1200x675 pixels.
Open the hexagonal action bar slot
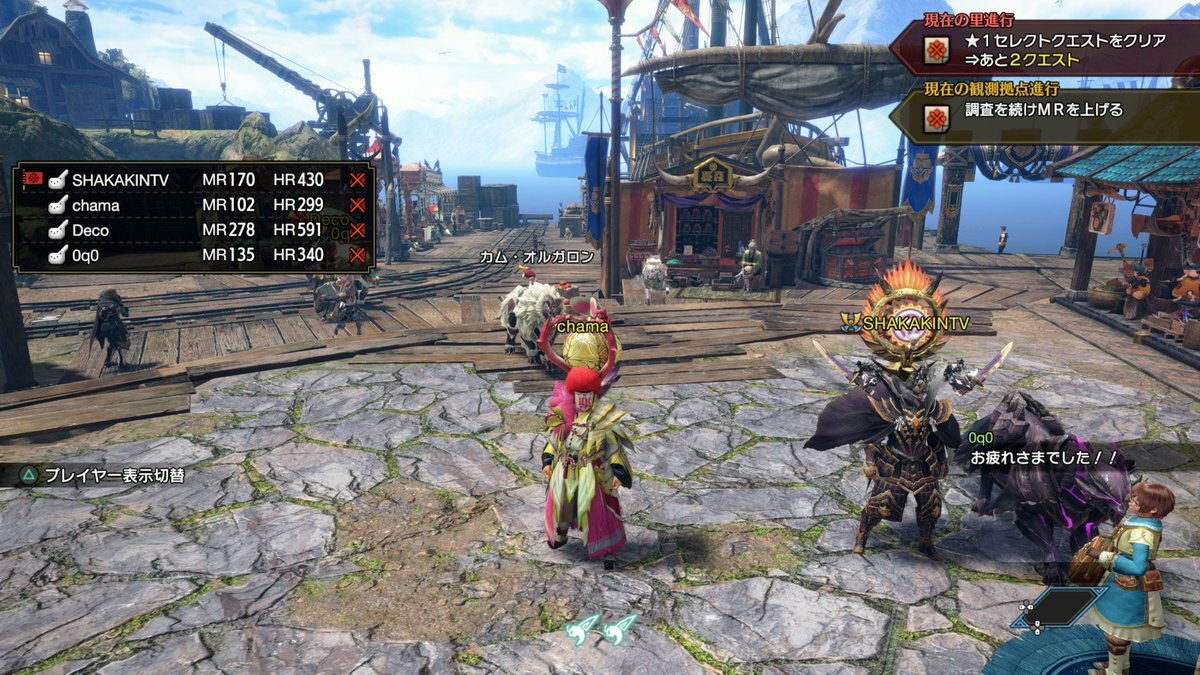click(x=1058, y=607)
